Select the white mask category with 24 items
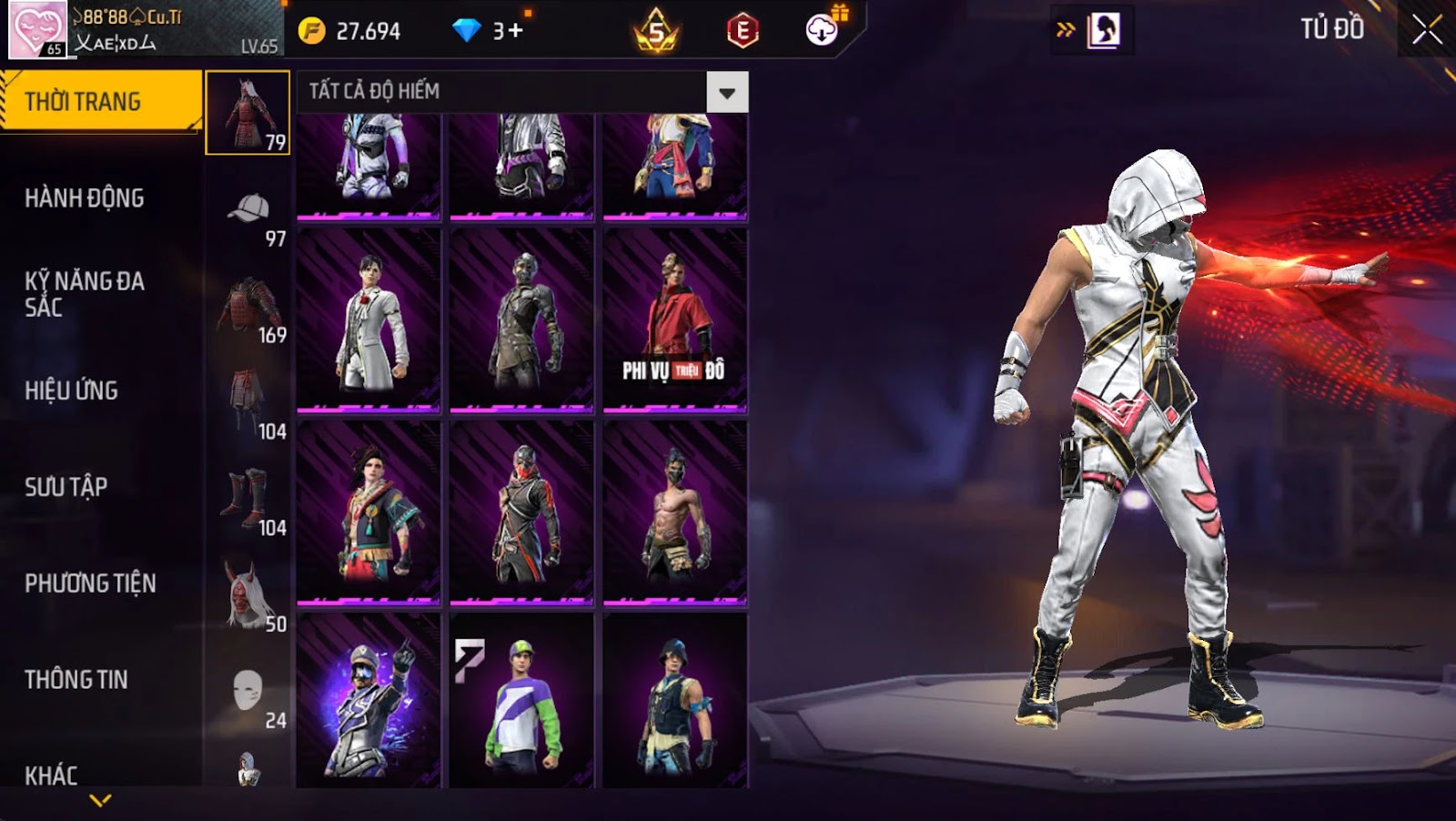 tap(248, 695)
